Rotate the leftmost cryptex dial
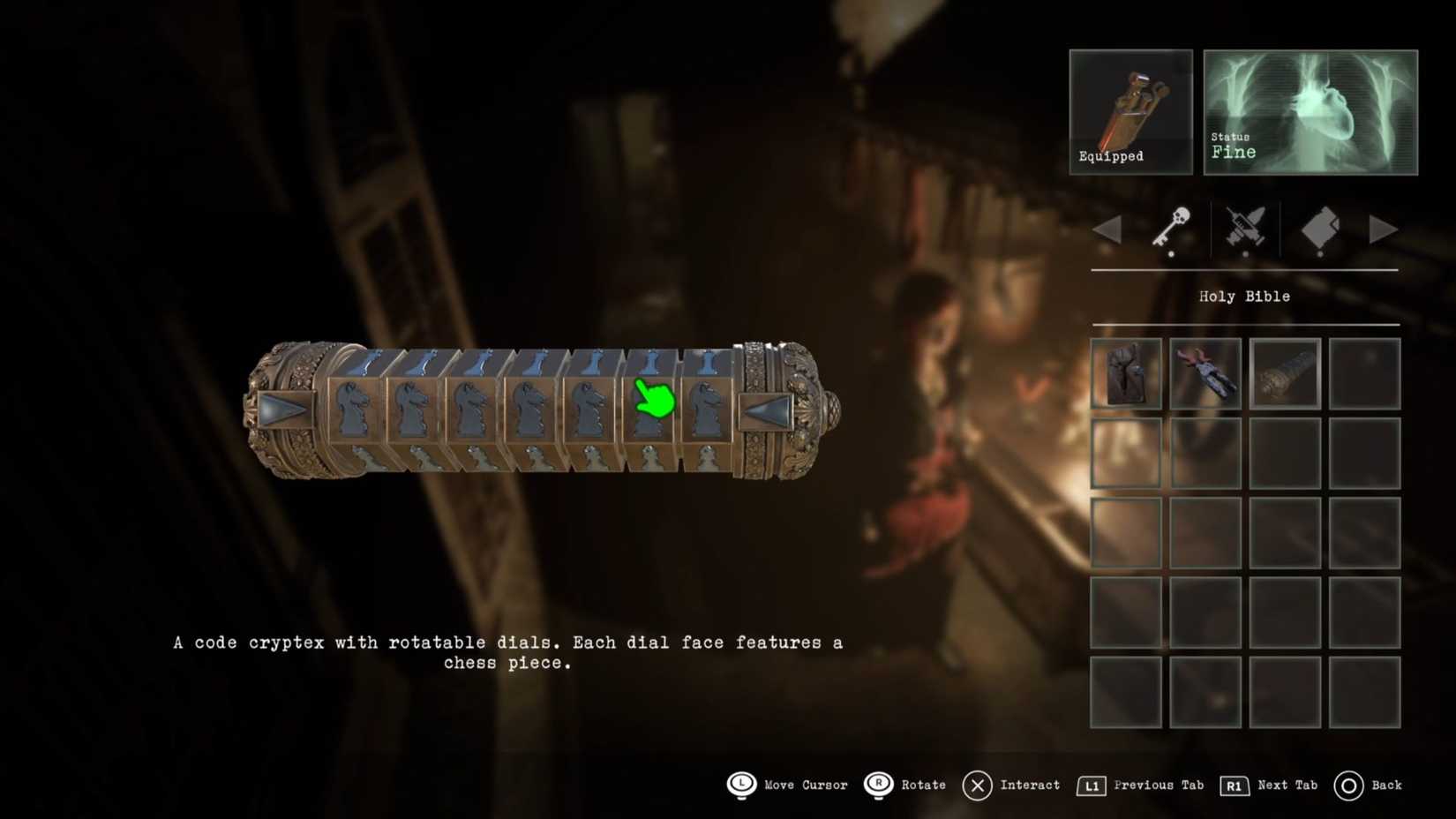The image size is (1456, 819). [356, 410]
